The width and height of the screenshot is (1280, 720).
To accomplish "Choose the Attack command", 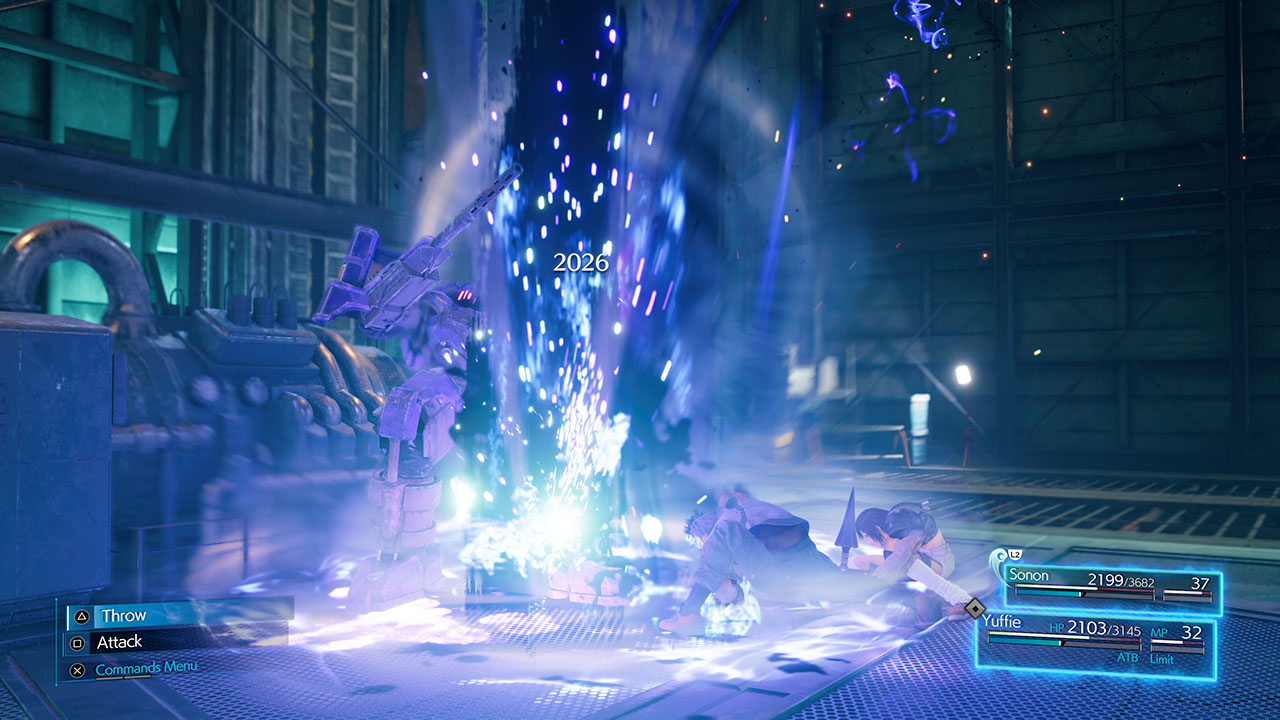I will click(120, 642).
